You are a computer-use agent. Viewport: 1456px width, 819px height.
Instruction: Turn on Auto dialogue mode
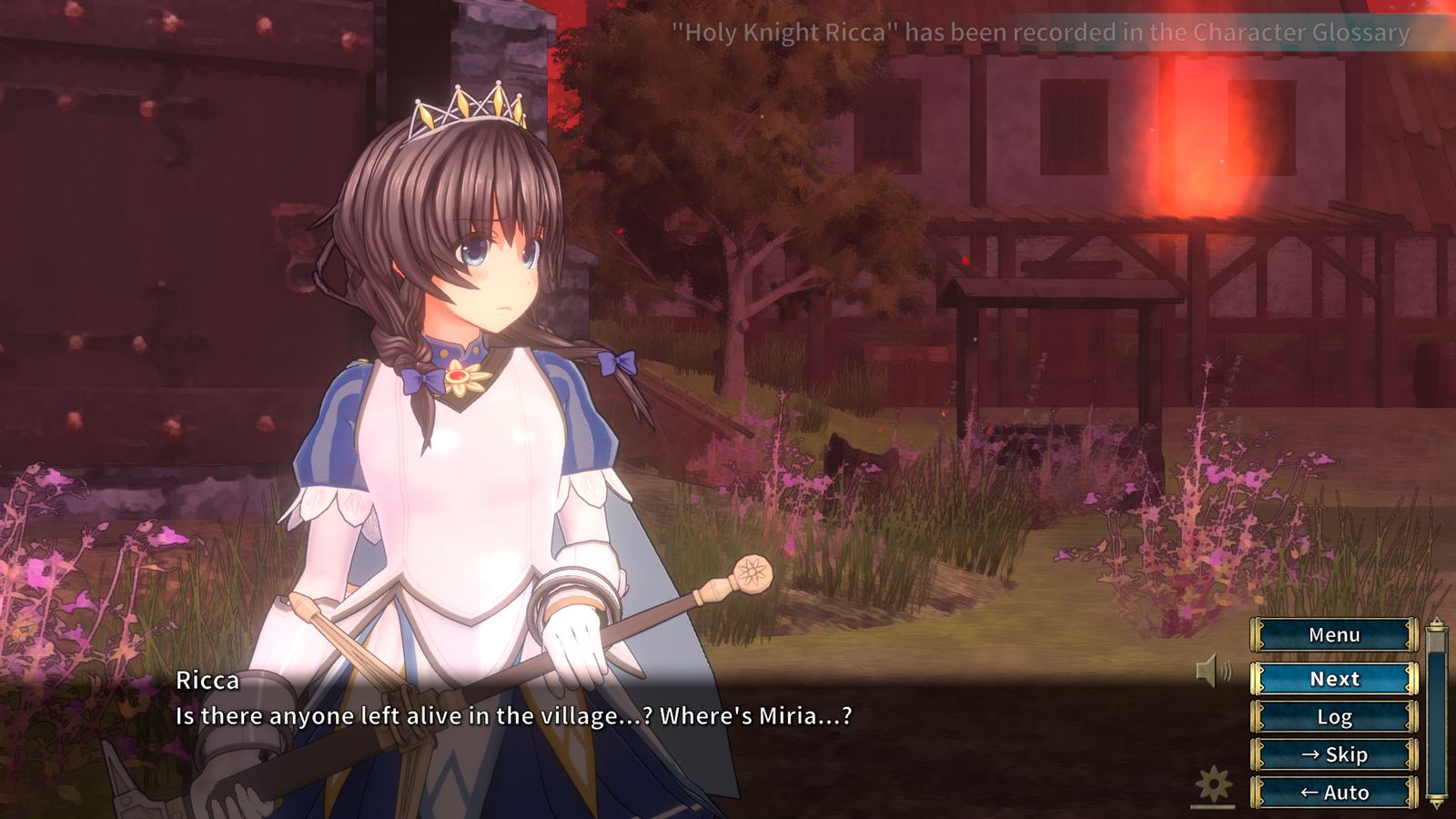pos(1334,793)
